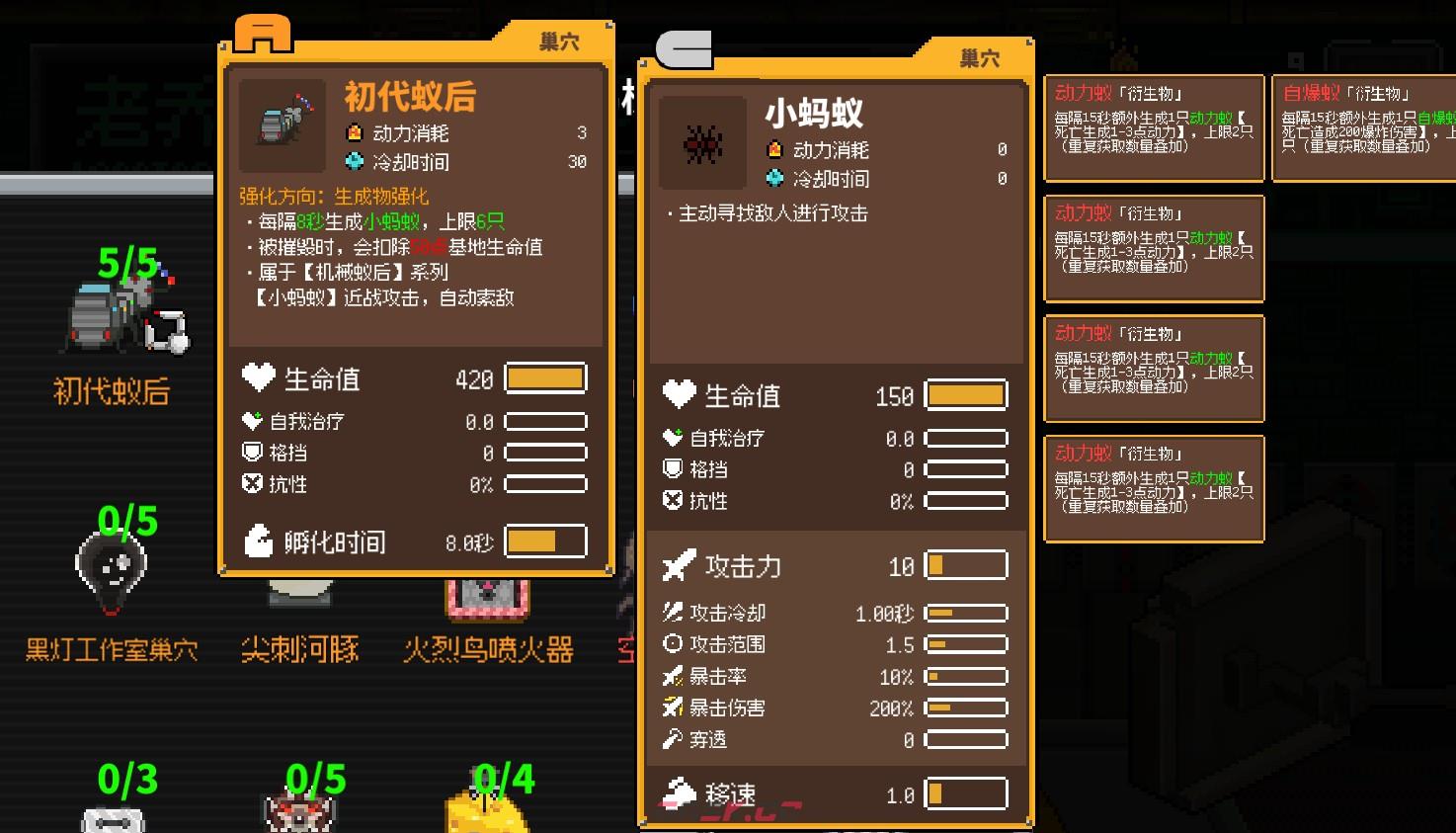Viewport: 1456px width, 833px height.
Task: Click the 移速 movement speed icon
Action: click(678, 791)
